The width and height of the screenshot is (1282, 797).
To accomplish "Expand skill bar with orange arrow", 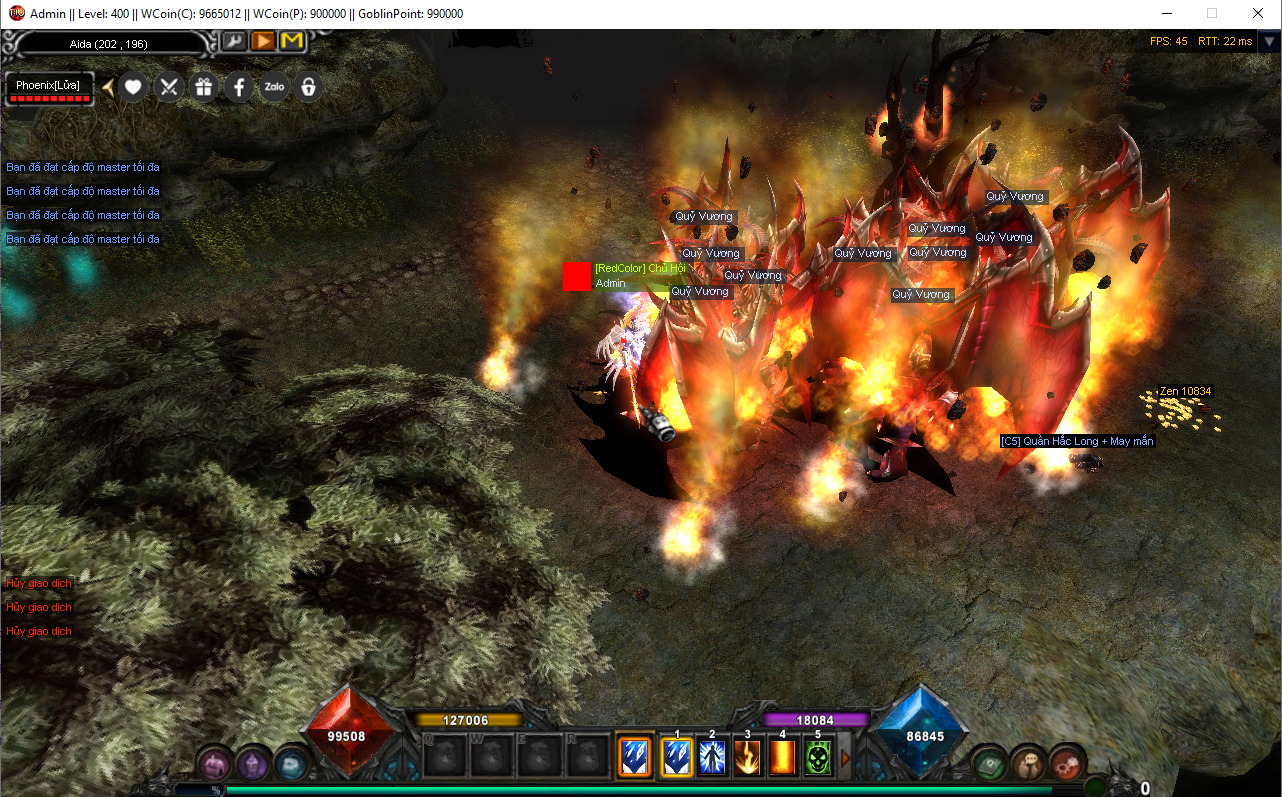I will 845,758.
